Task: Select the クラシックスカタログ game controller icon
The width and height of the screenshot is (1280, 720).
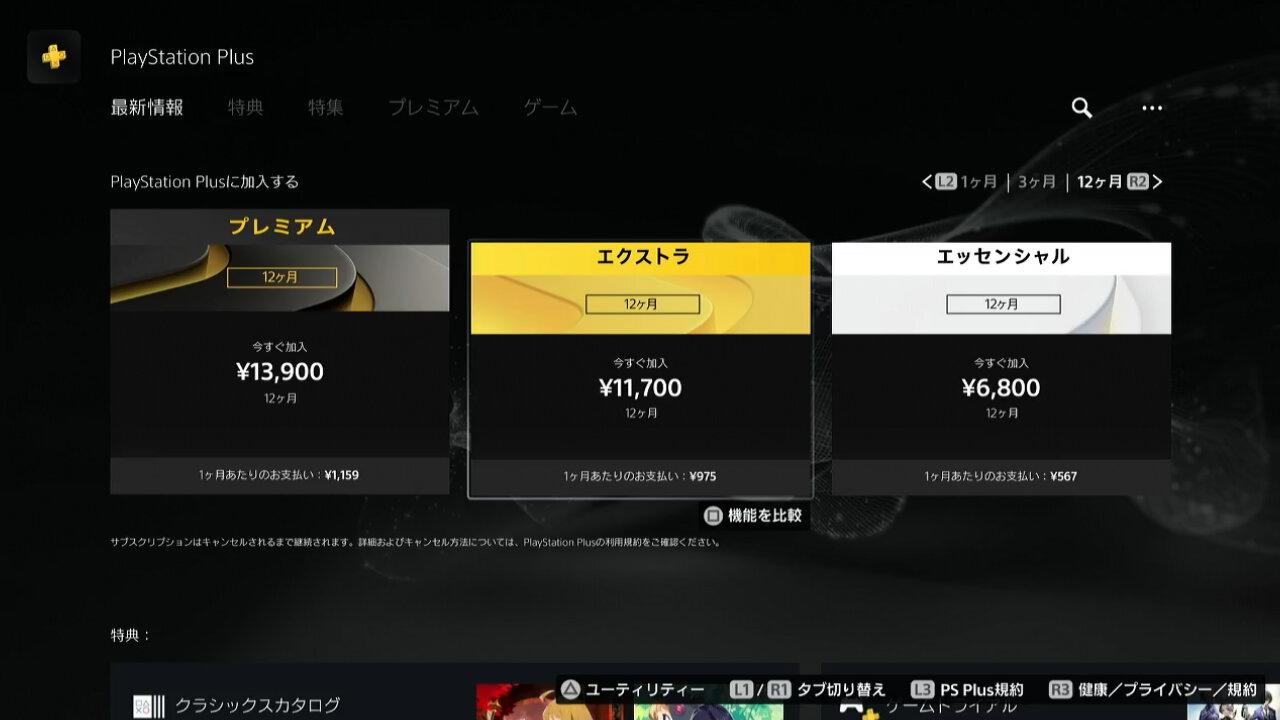Action: pos(148,706)
